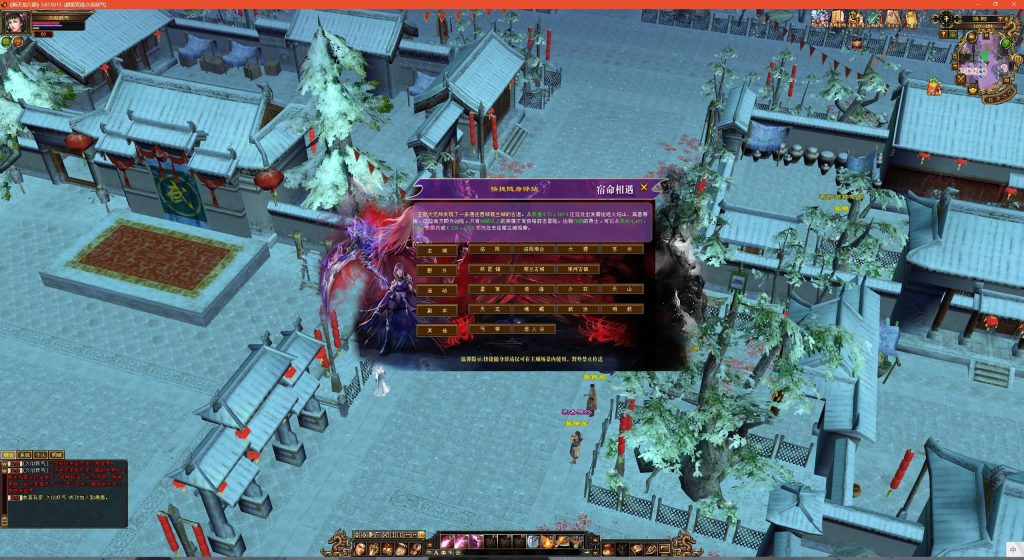Go to 天山

[622, 290]
